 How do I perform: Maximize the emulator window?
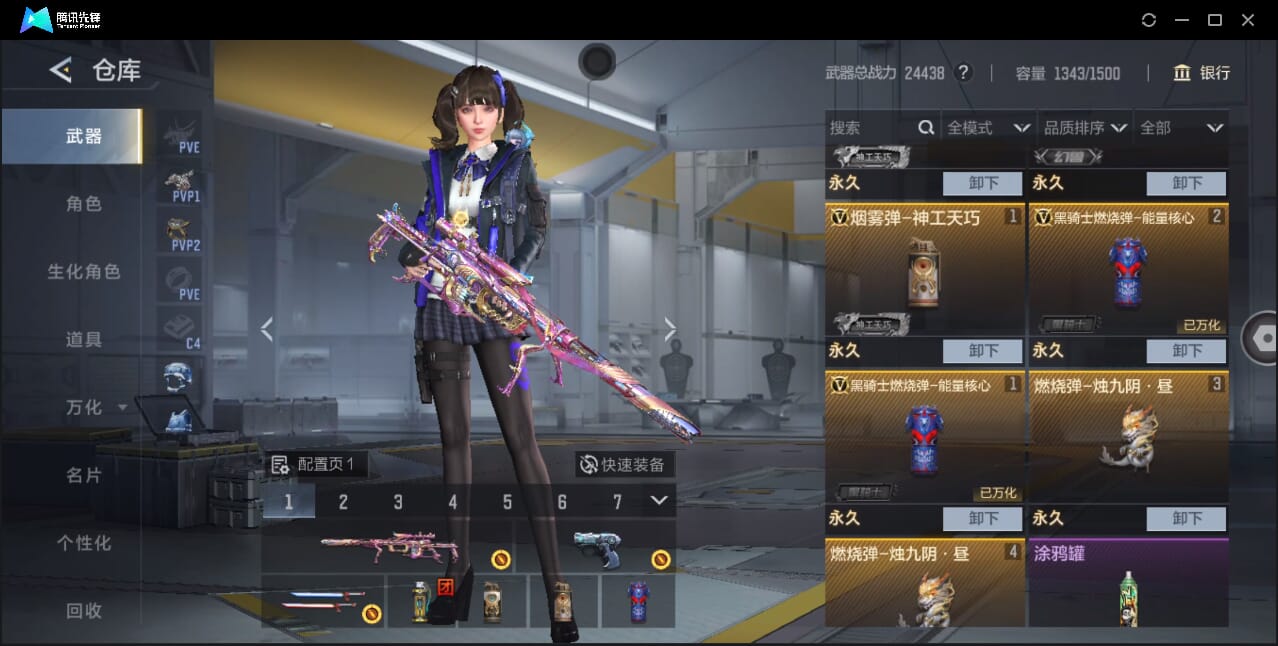click(1215, 19)
